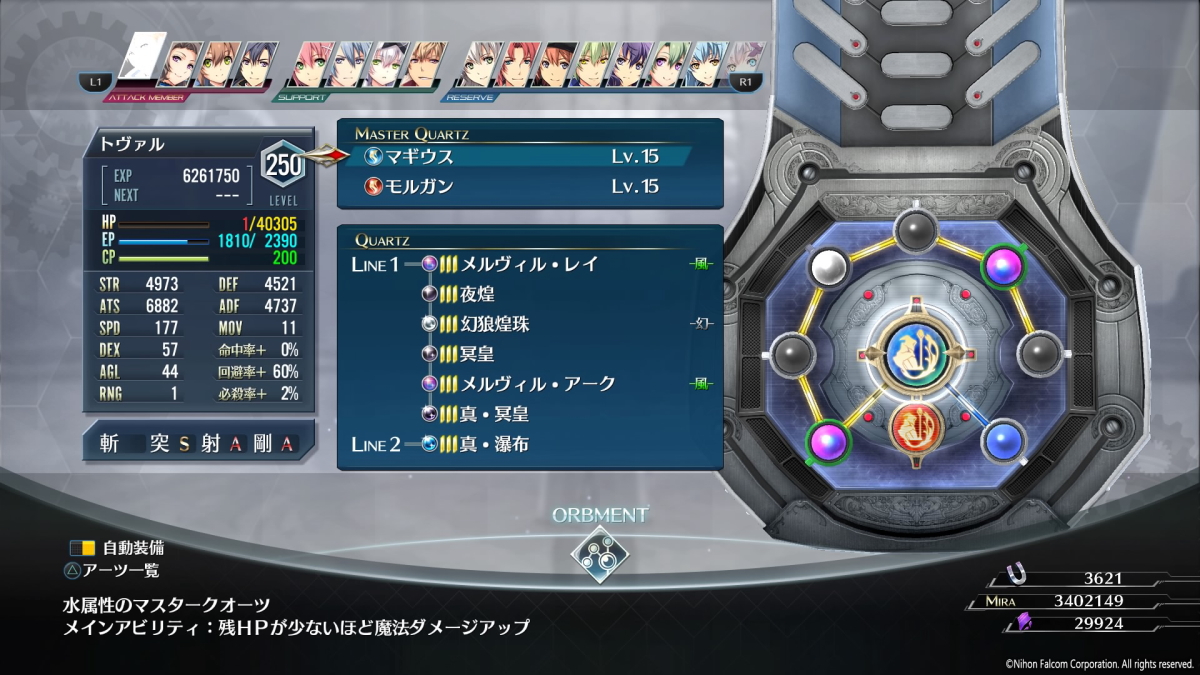Viewport: 1200px width, 675px height.
Task: Choose the メルヴィル・レイ quartz entry
Action: point(530,264)
